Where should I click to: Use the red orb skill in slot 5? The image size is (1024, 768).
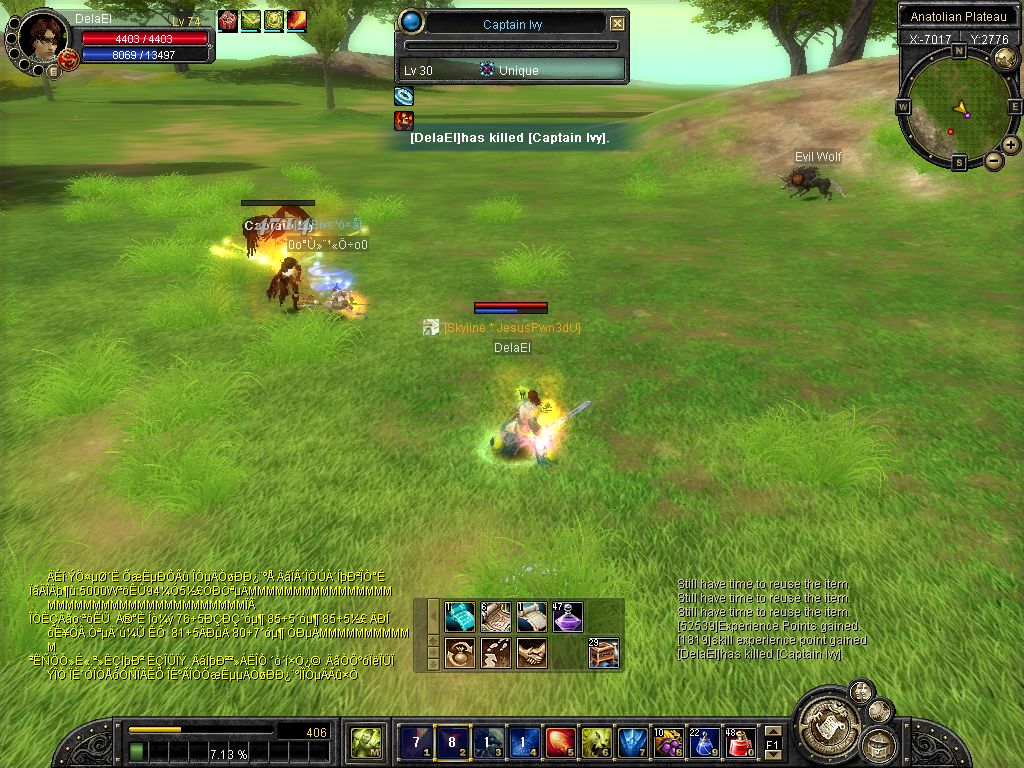(560, 742)
